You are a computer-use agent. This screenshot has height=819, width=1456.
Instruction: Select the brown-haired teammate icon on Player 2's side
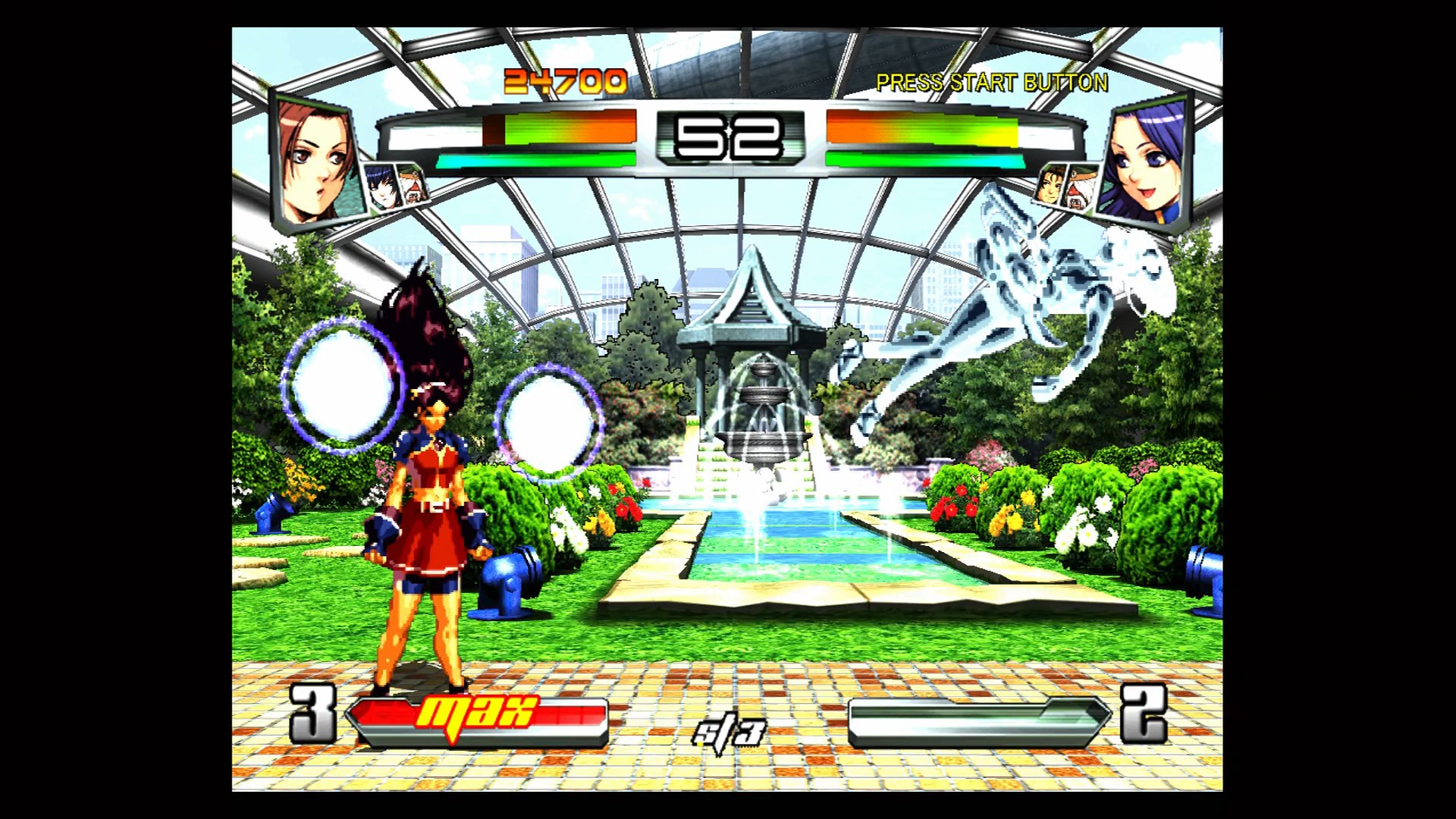click(1050, 187)
